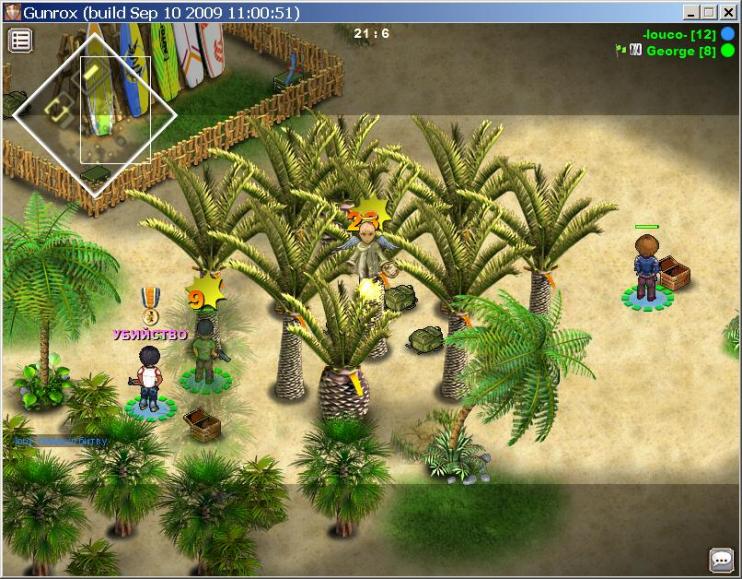Open the chat speech bubble button

721,560
